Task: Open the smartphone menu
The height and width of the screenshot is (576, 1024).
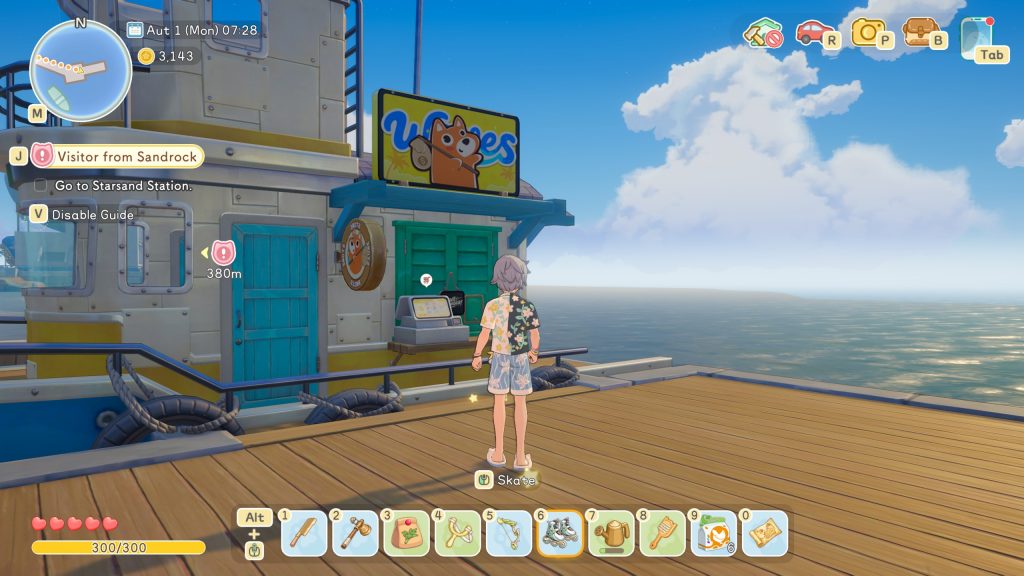Action: point(975,36)
